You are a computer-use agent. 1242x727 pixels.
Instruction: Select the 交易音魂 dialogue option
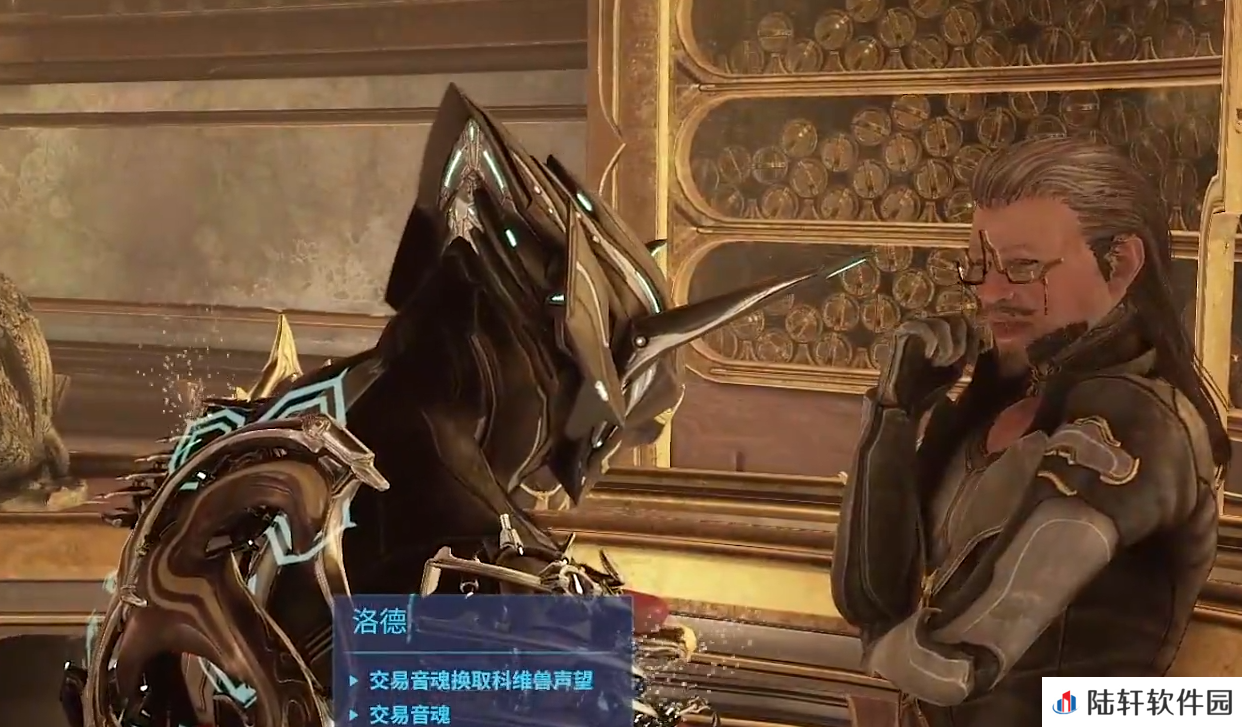(410, 714)
